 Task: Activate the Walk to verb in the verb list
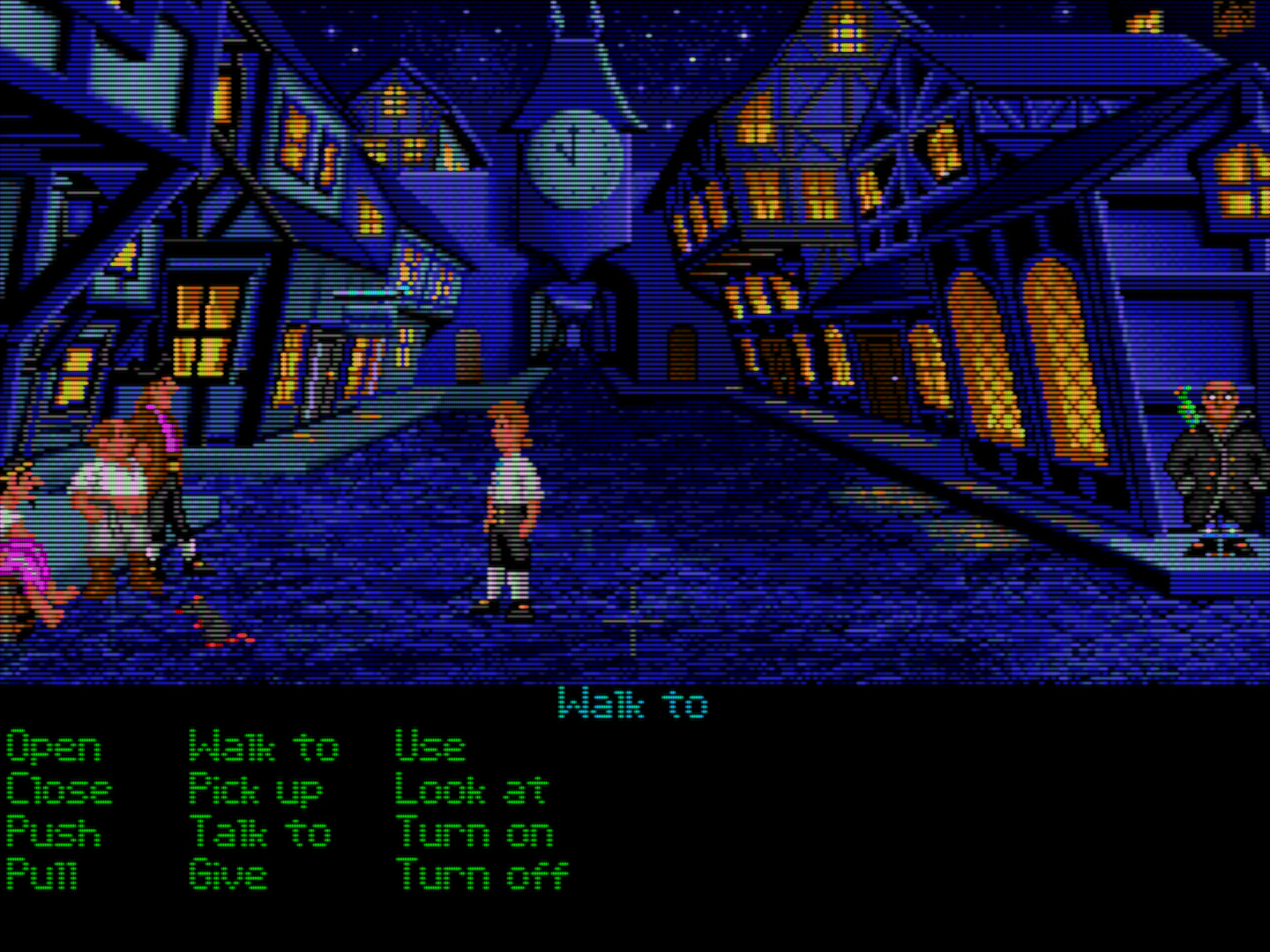tap(264, 747)
